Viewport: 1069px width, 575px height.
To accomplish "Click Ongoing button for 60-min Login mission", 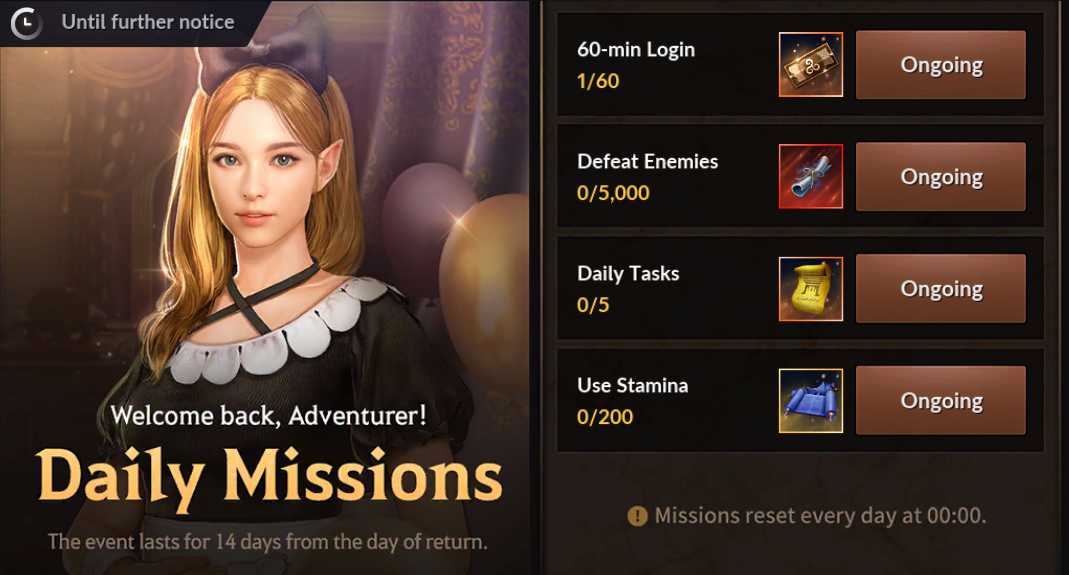I will (x=941, y=65).
